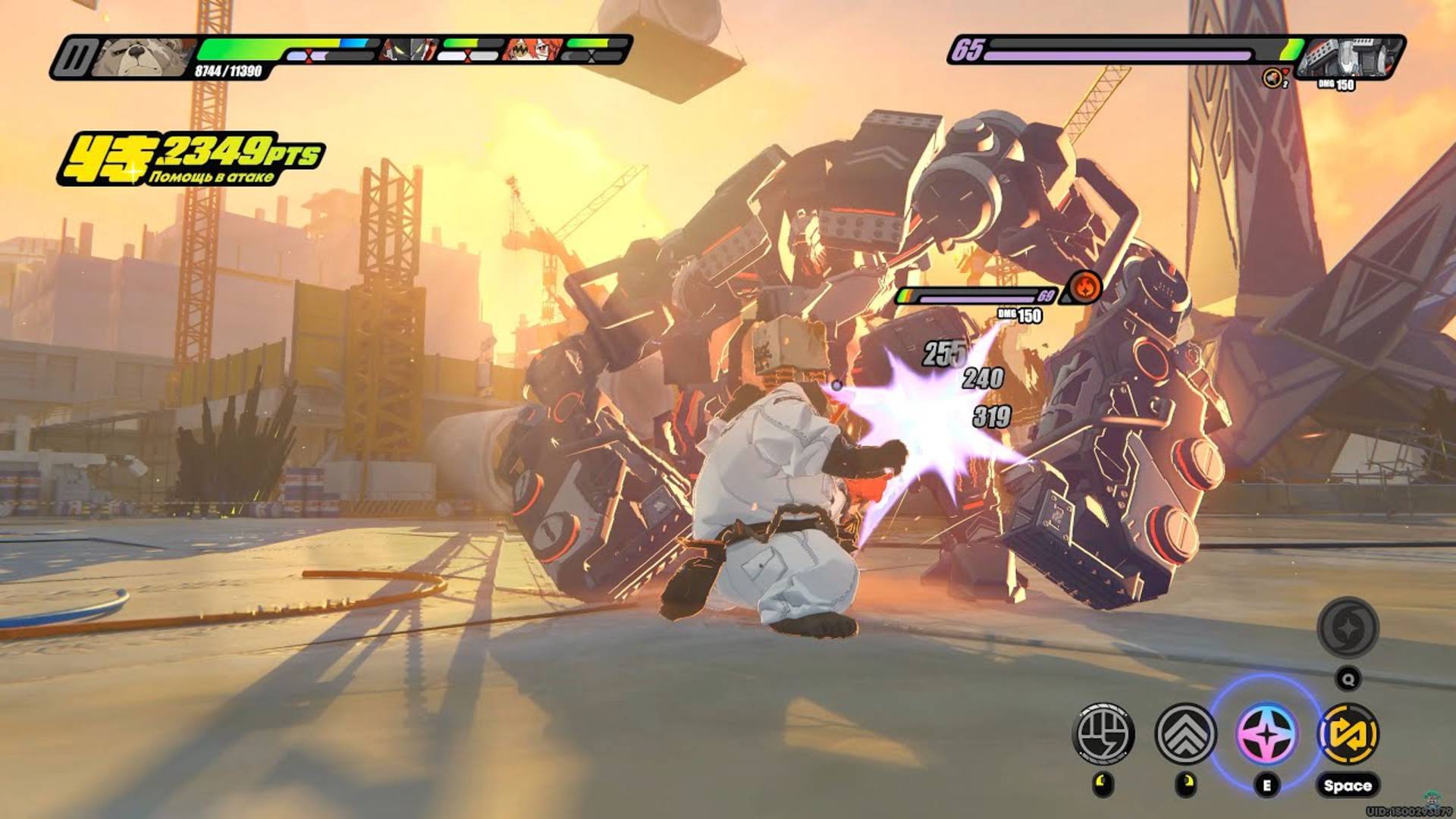Activate the greyed-out ultimate ability icon

[1348, 627]
